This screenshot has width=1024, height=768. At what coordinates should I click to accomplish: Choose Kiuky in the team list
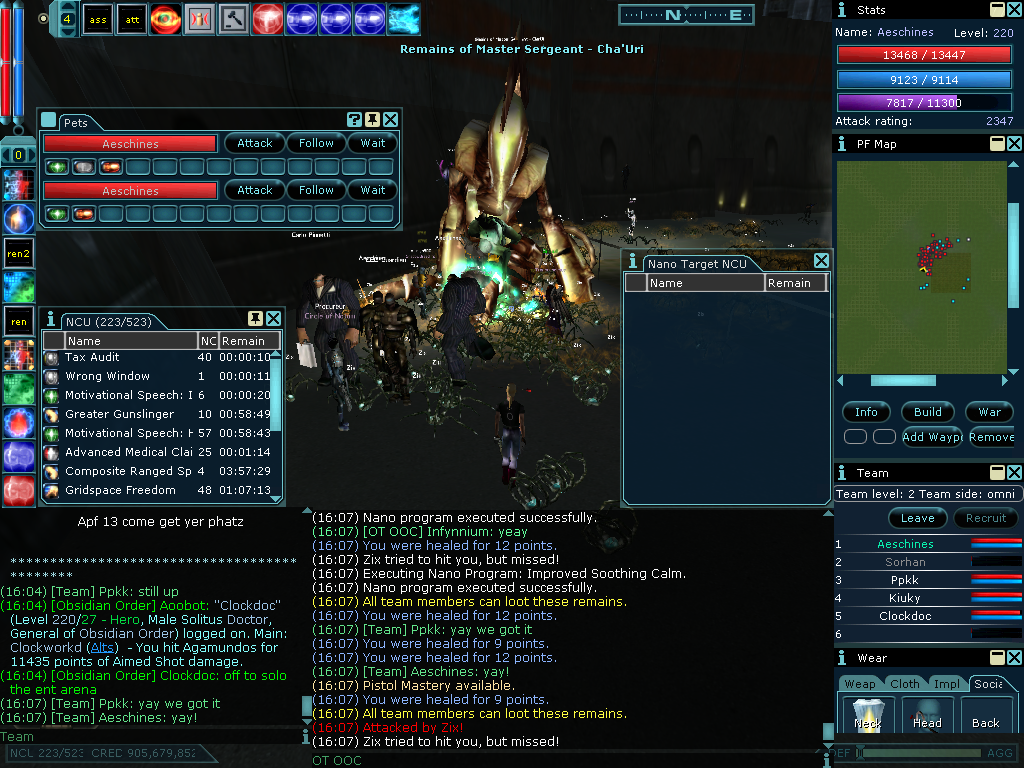click(904, 598)
